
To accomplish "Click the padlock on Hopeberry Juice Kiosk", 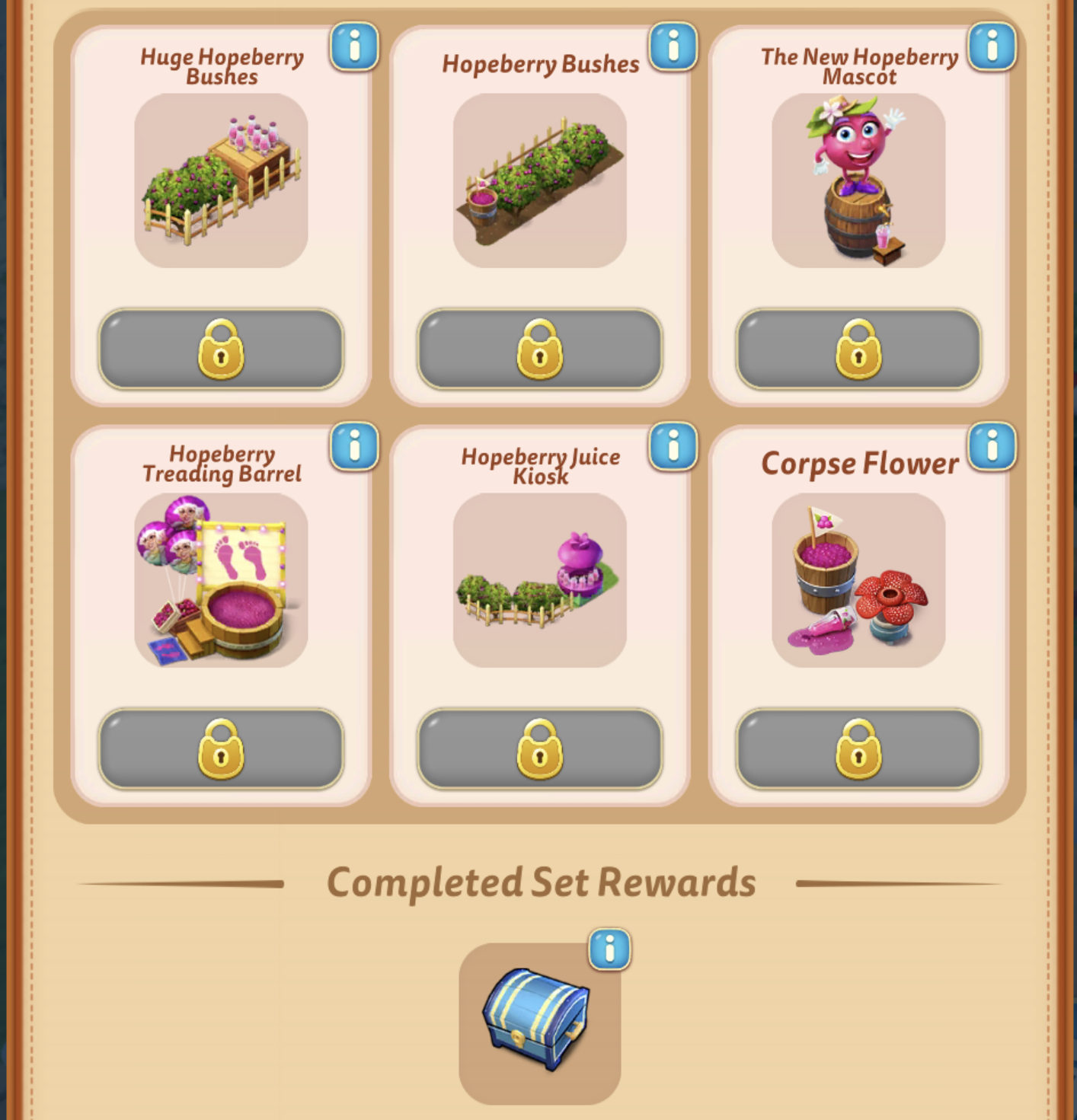I will tap(538, 750).
